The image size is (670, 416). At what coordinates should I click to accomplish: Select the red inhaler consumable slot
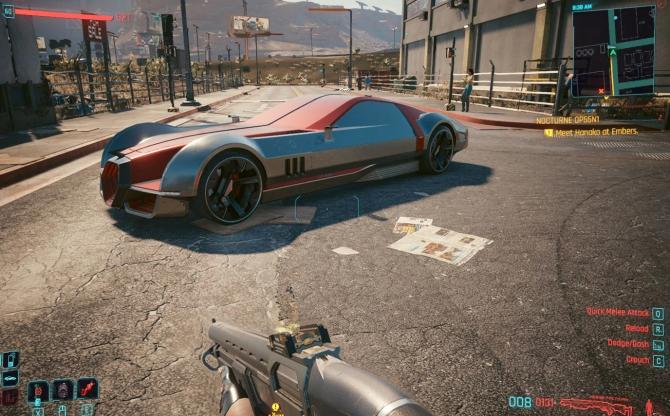click(87, 388)
